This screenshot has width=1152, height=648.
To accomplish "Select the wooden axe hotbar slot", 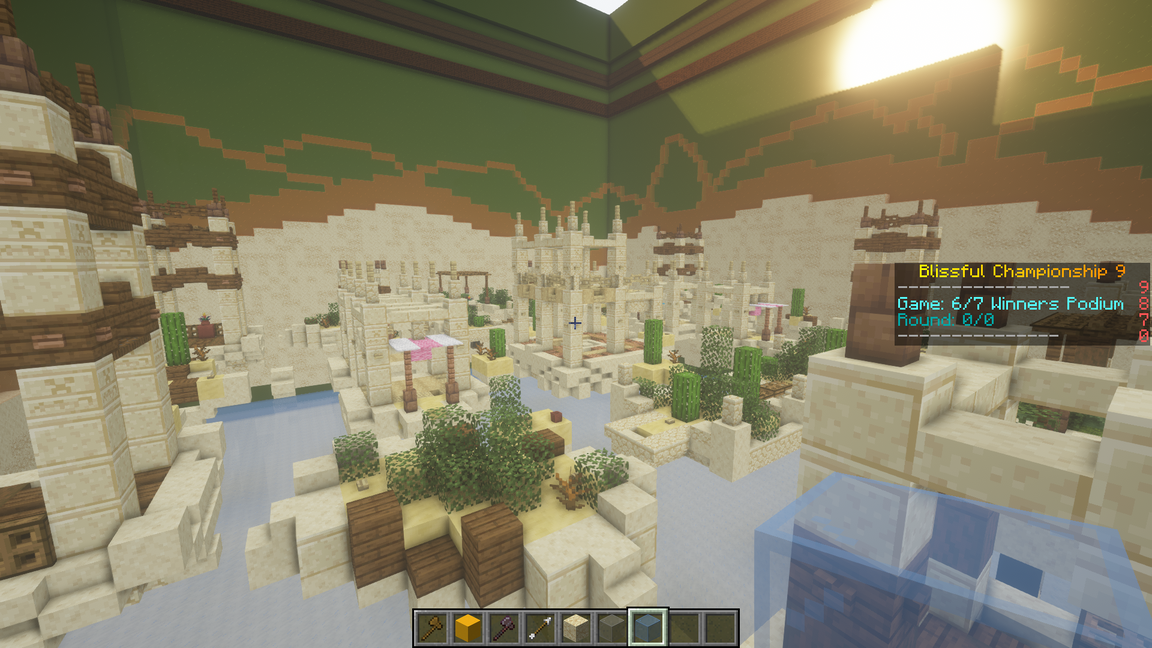I will click(432, 628).
